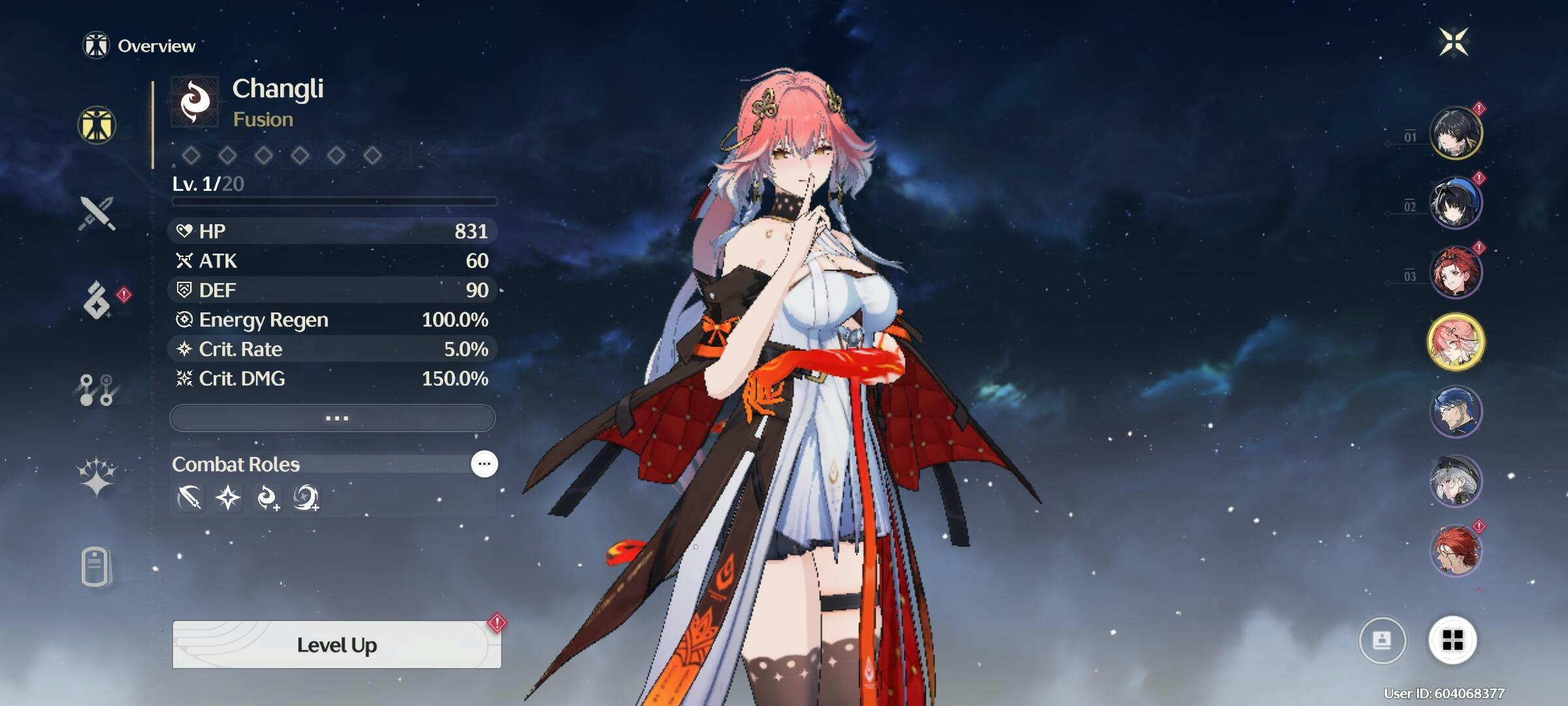Viewport: 1568px width, 706px height.
Task: Open the Echoes tab with red alert
Action: [98, 301]
